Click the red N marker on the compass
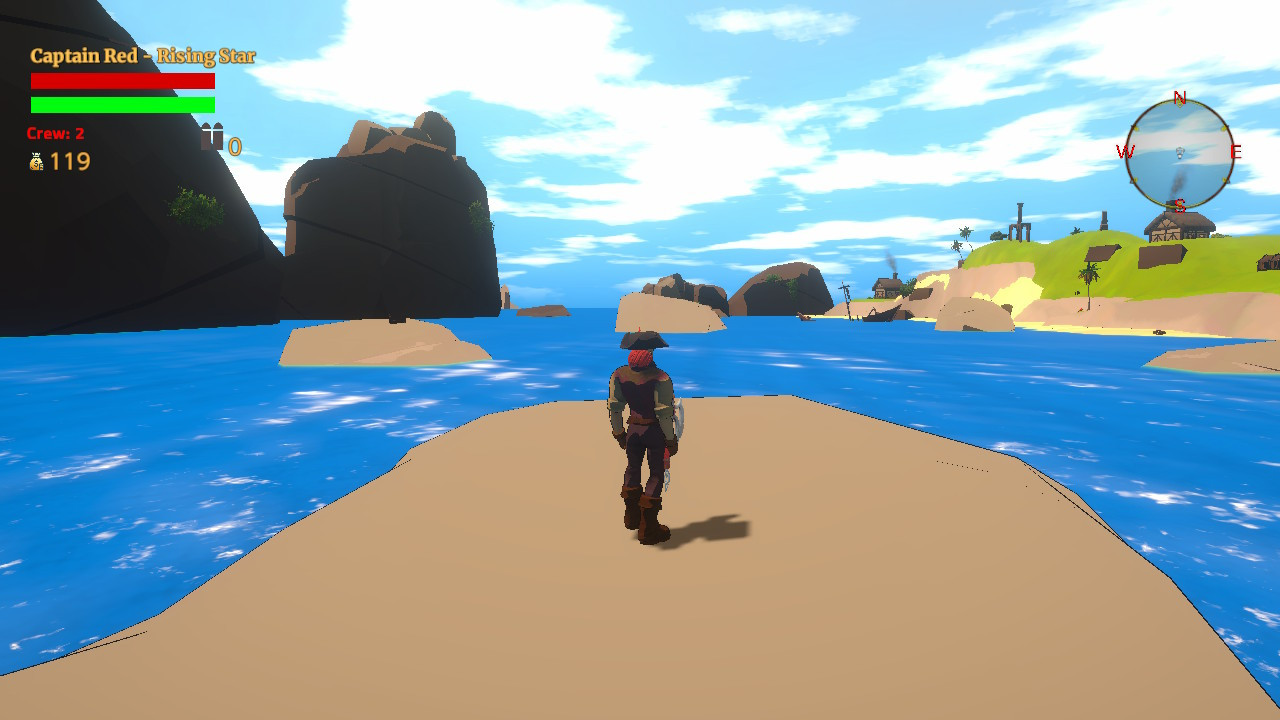The height and width of the screenshot is (720, 1280). [1178, 99]
